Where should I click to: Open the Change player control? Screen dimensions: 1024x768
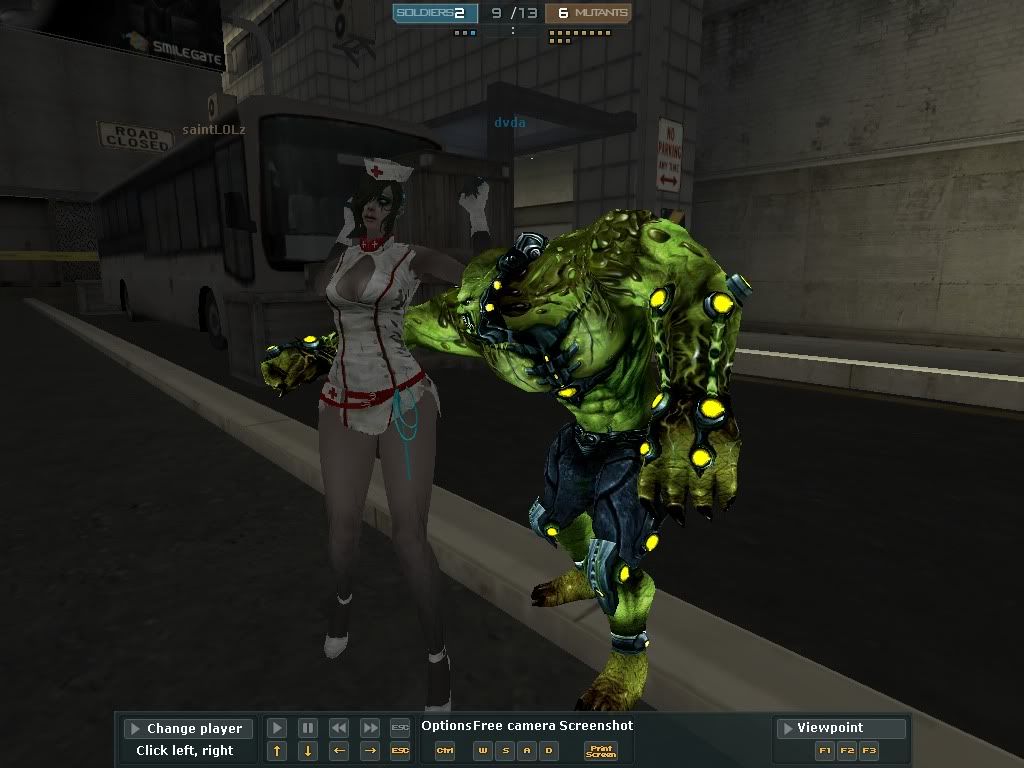188,728
